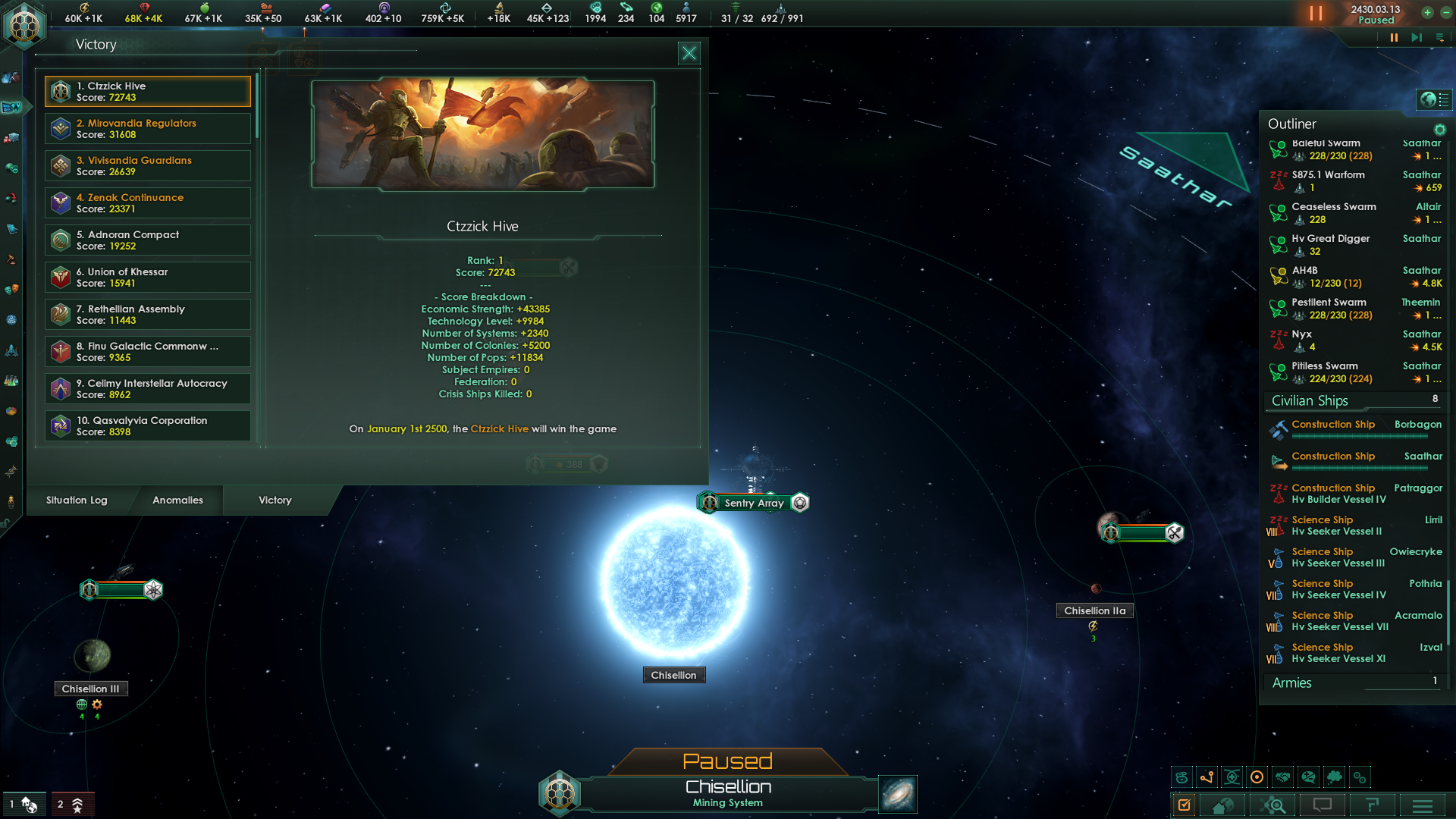Open the main menu hamburger button
This screenshot has height=819, width=1456.
click(x=1422, y=805)
